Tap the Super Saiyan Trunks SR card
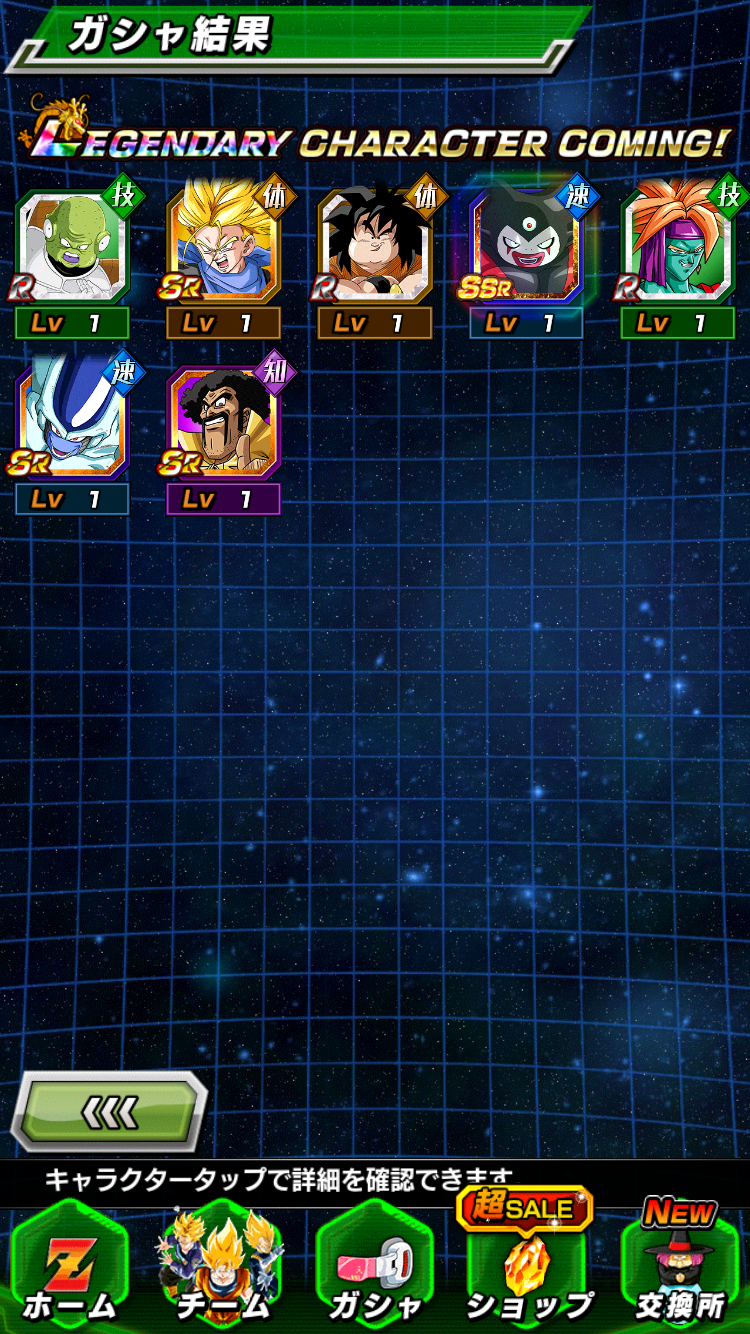The width and height of the screenshot is (750, 1334). coord(223,250)
